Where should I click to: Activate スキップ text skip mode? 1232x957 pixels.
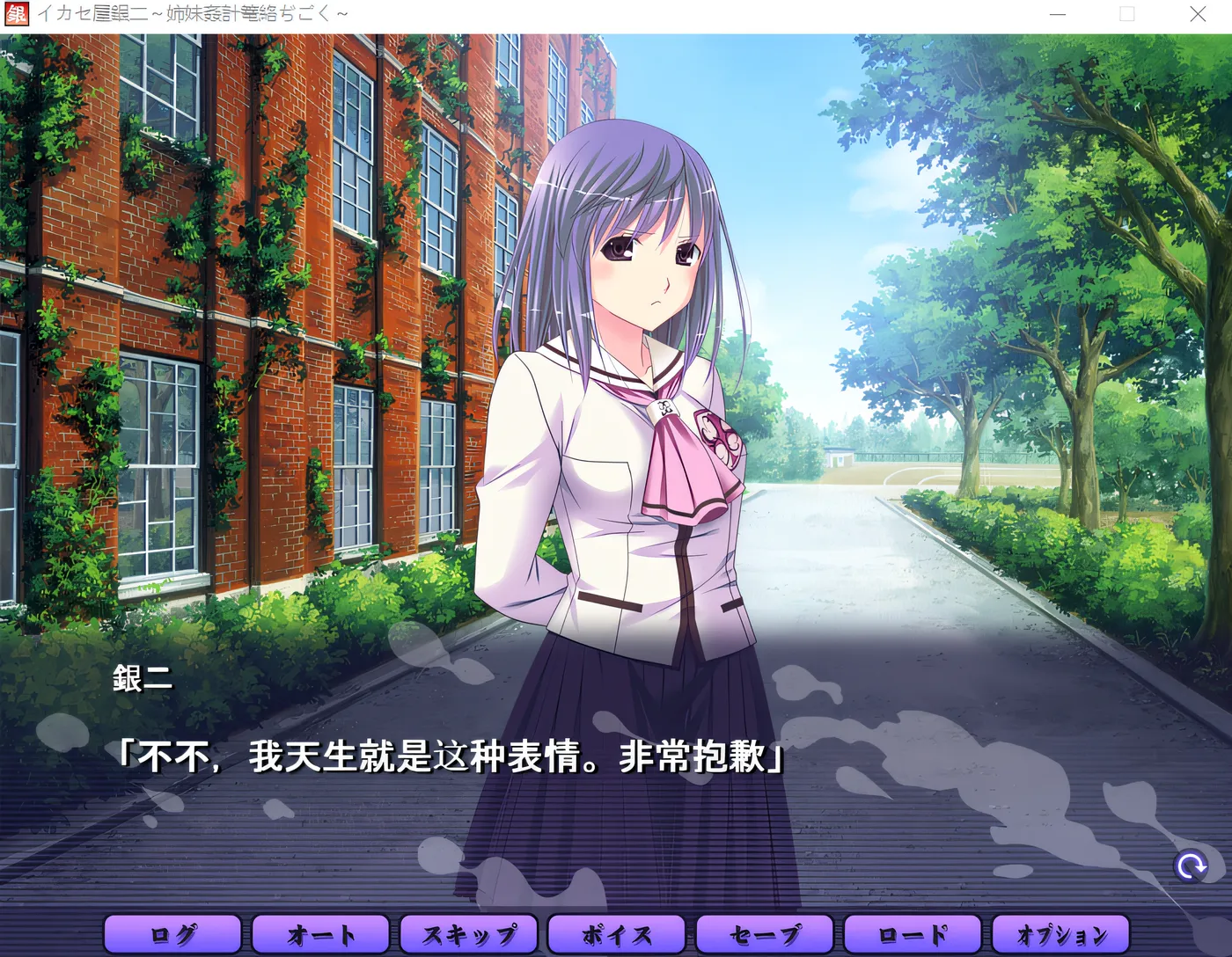469,934
